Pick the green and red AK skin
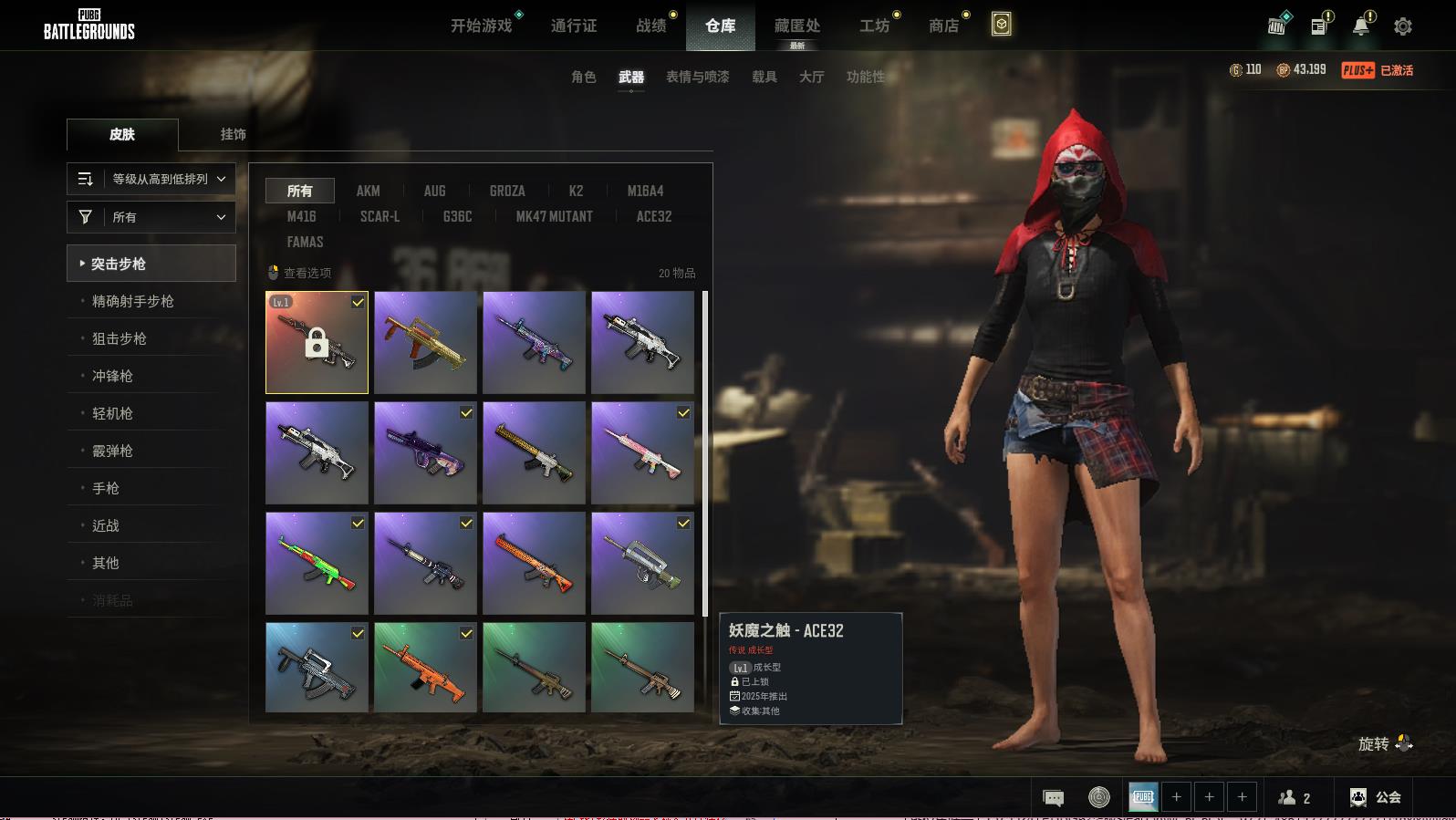Viewport: 1456px width, 820px height. click(x=317, y=563)
